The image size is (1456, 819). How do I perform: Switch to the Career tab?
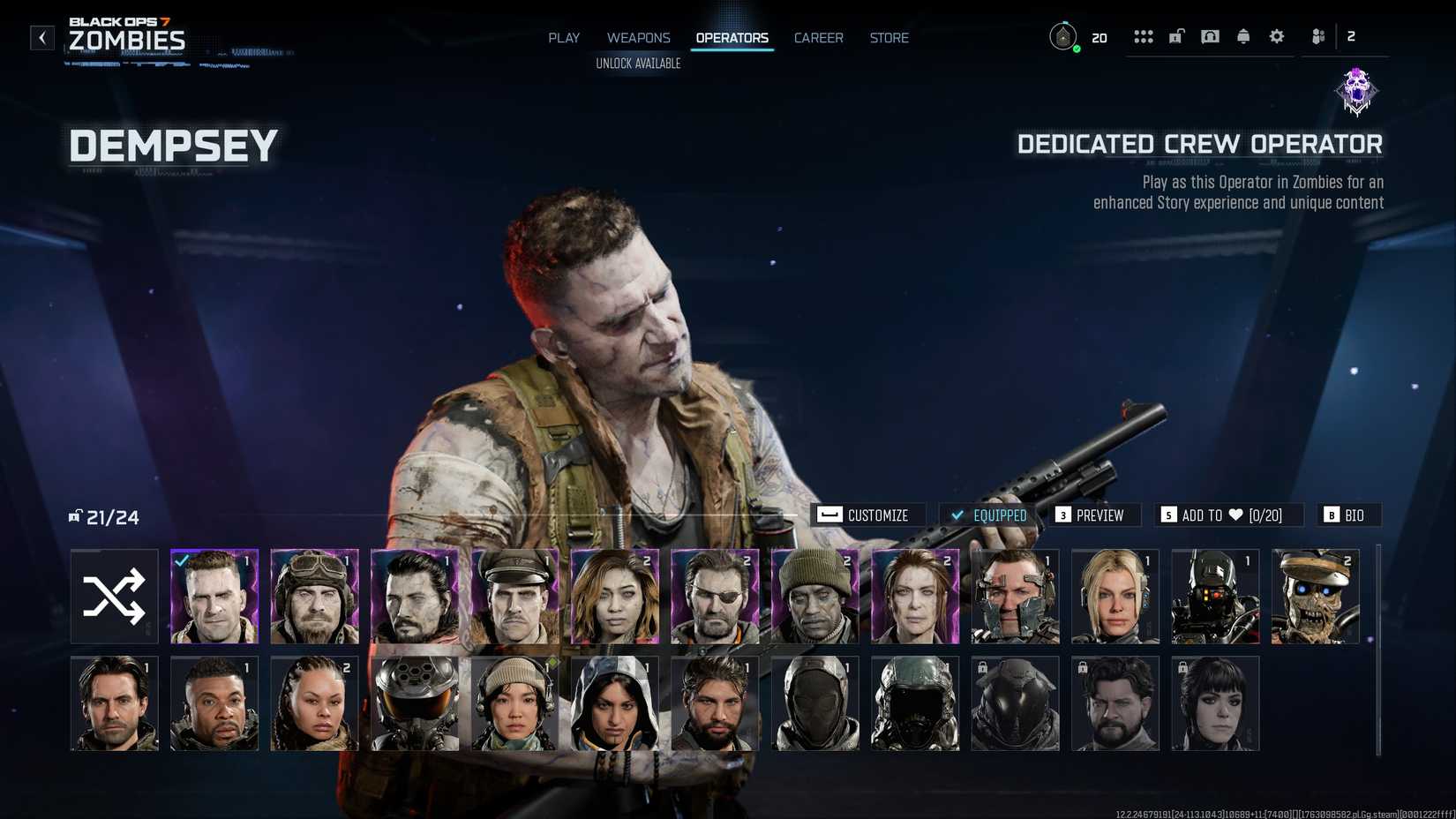(818, 37)
